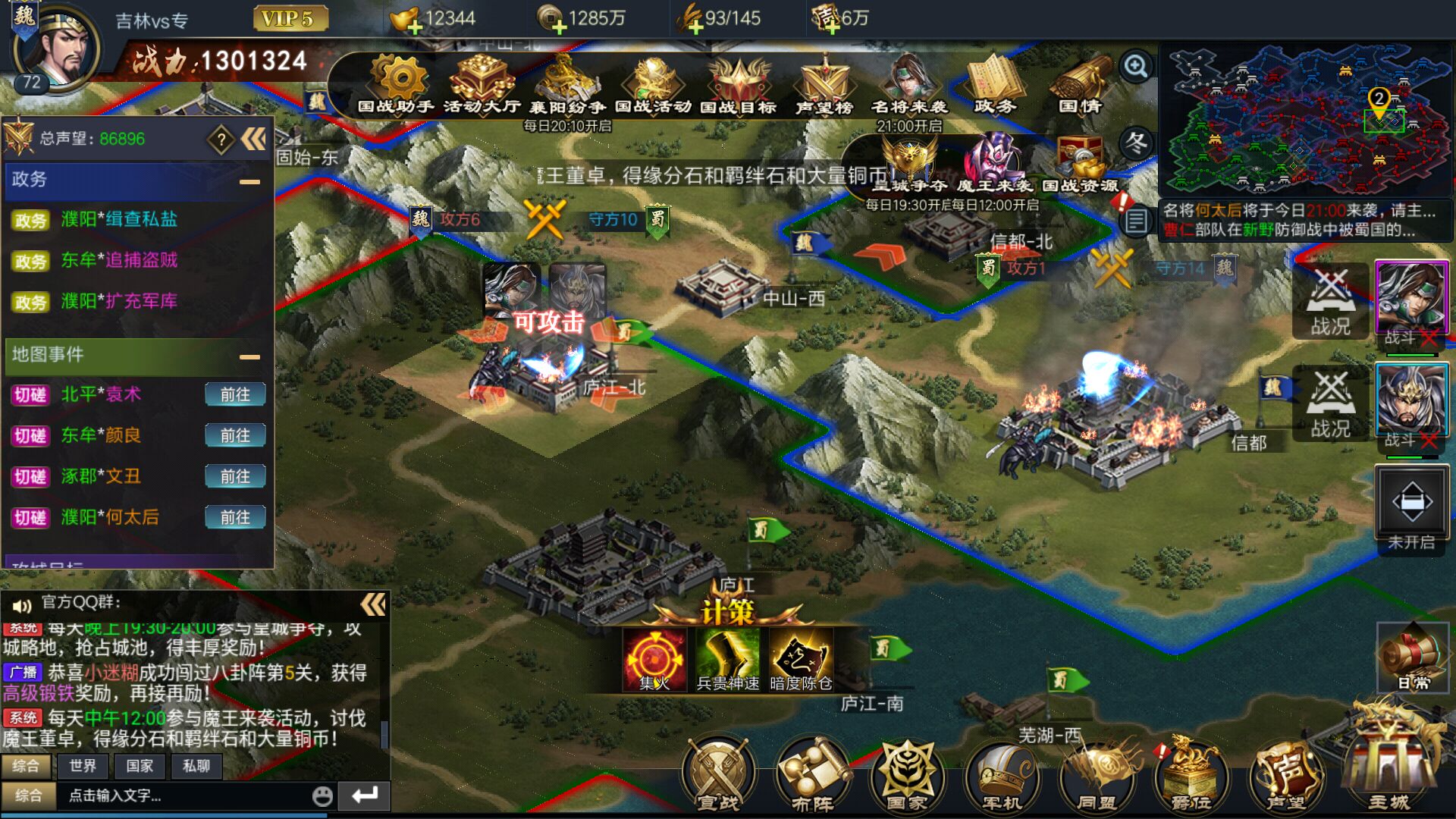Open the 国情 scroll icon
Screen dimensions: 1456x819
coord(1081,82)
